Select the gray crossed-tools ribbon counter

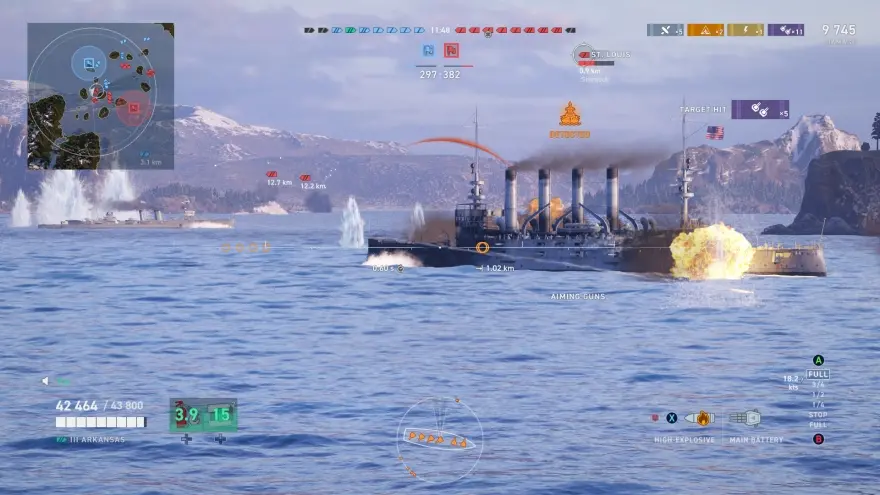click(x=665, y=30)
